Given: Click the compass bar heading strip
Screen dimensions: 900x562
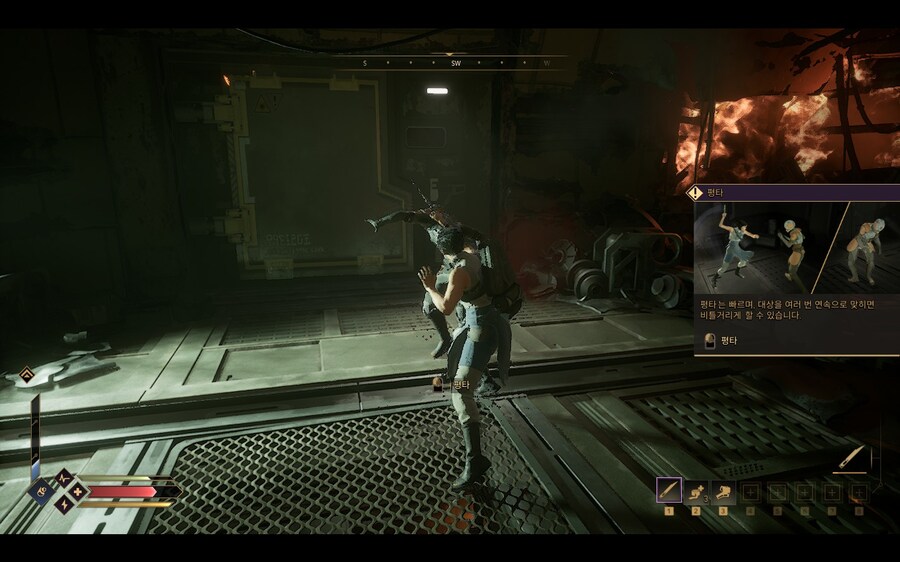Looking at the screenshot, I should point(455,63).
